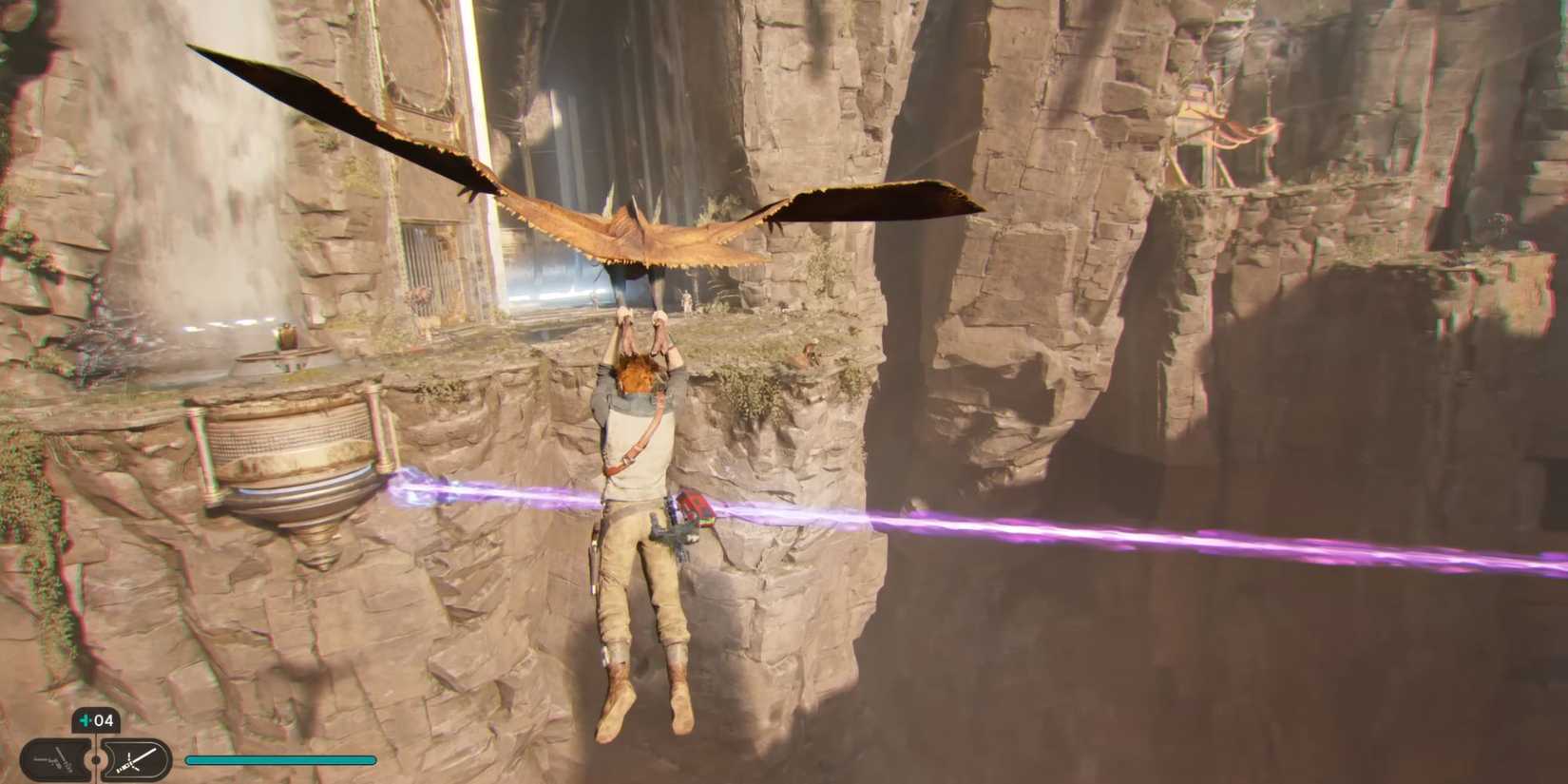Select the left lightsaber stance icon
1568x784 pixels.
(x=55, y=758)
